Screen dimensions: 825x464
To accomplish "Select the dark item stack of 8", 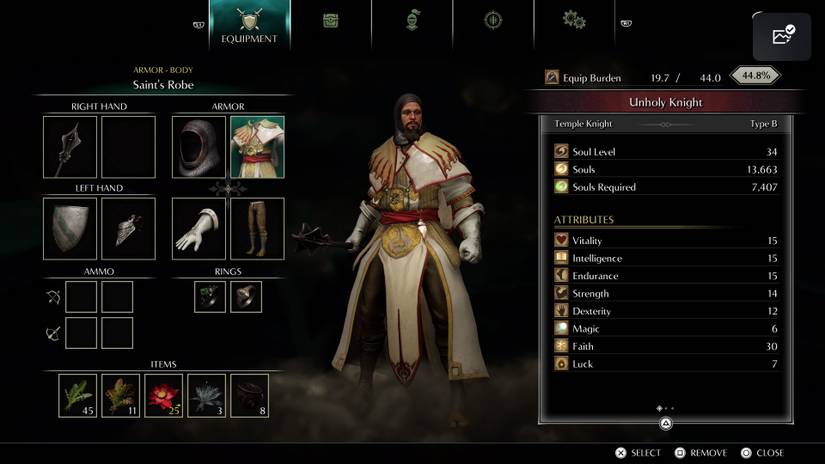I will tap(250, 395).
